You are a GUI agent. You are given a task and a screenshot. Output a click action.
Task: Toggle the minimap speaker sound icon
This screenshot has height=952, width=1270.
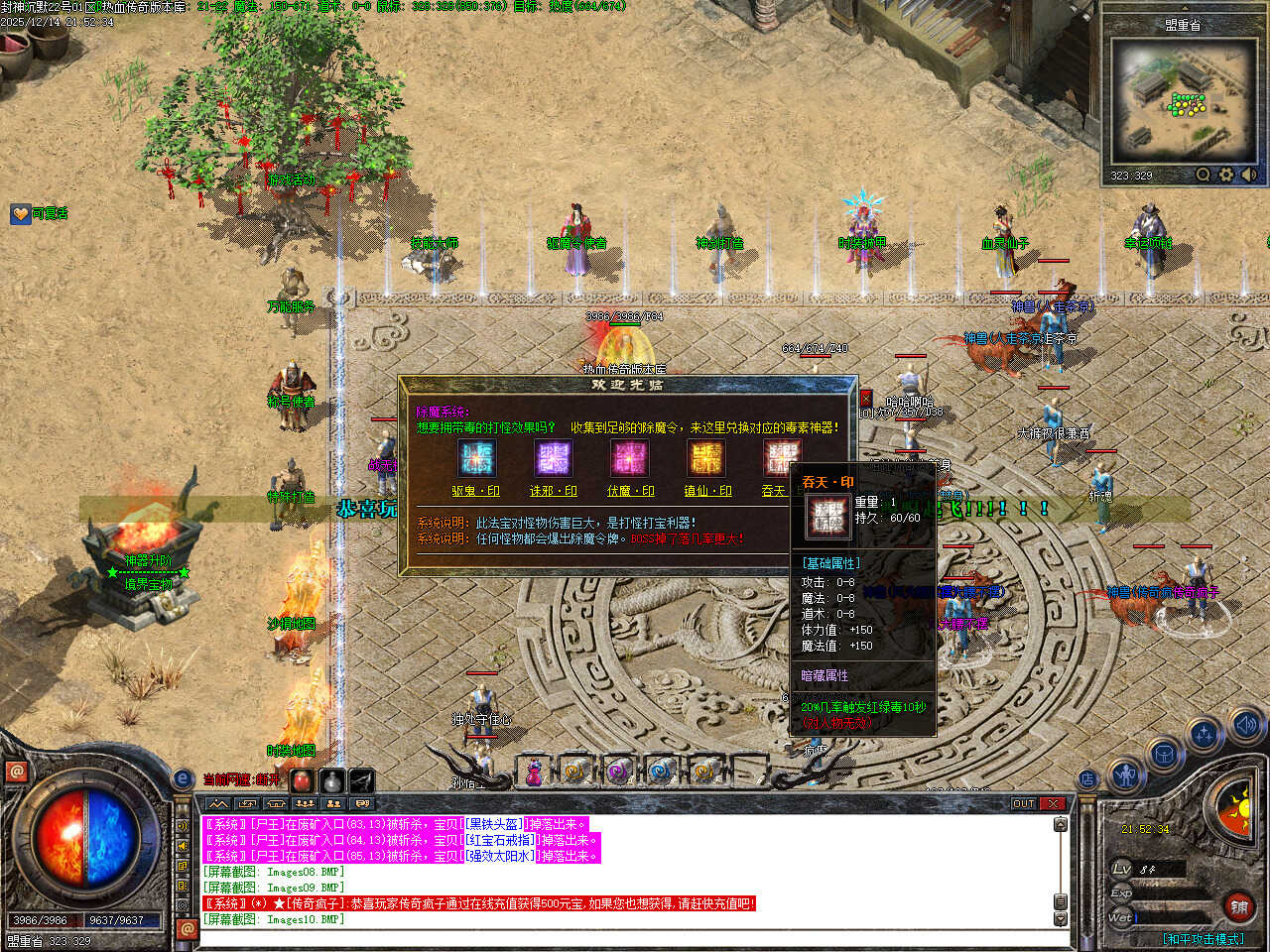point(1248,175)
